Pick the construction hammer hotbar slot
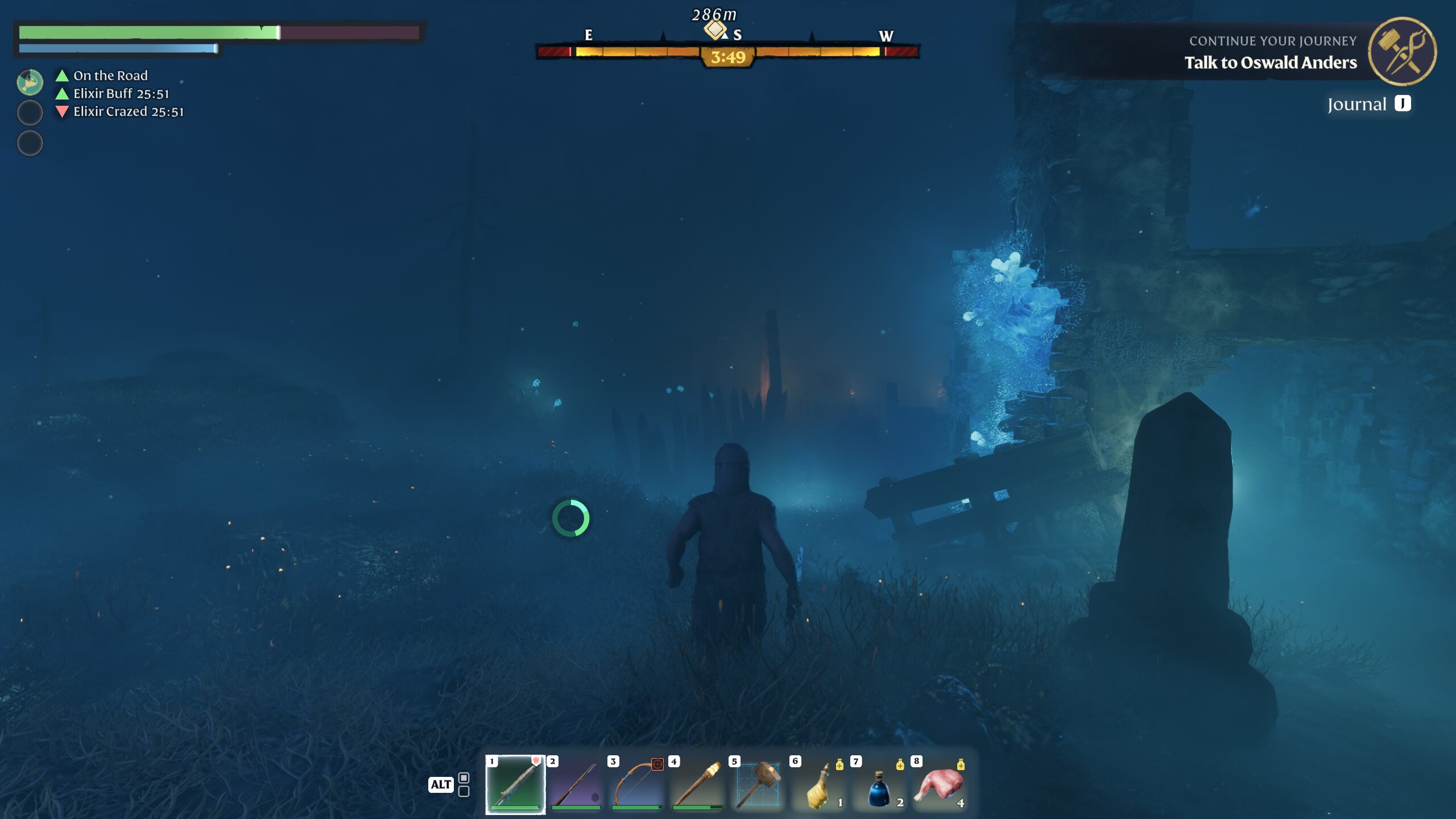1456x819 pixels. (x=758, y=784)
